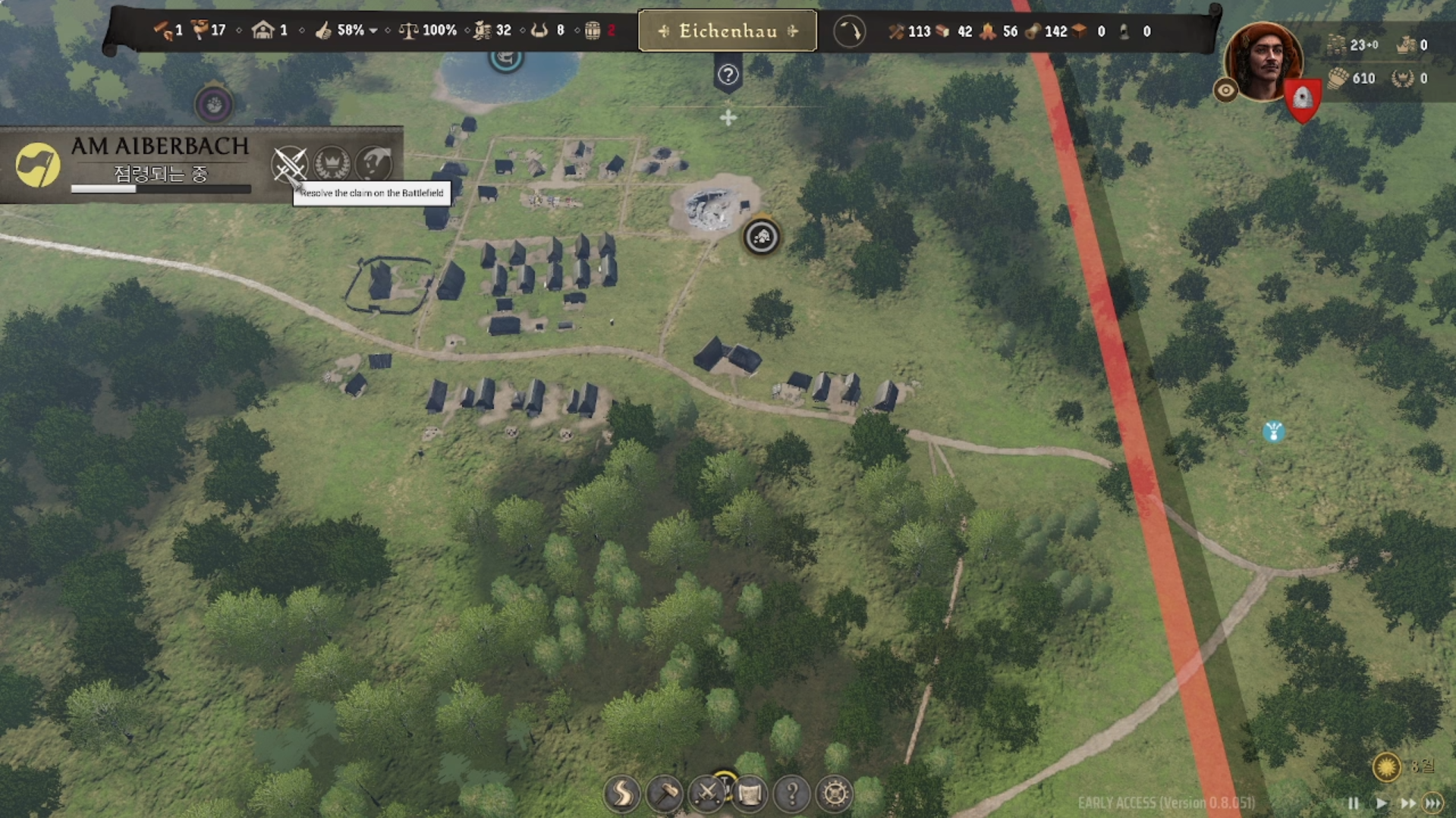
Task: Set game speed to double fast-forward
Action: pos(1407,803)
